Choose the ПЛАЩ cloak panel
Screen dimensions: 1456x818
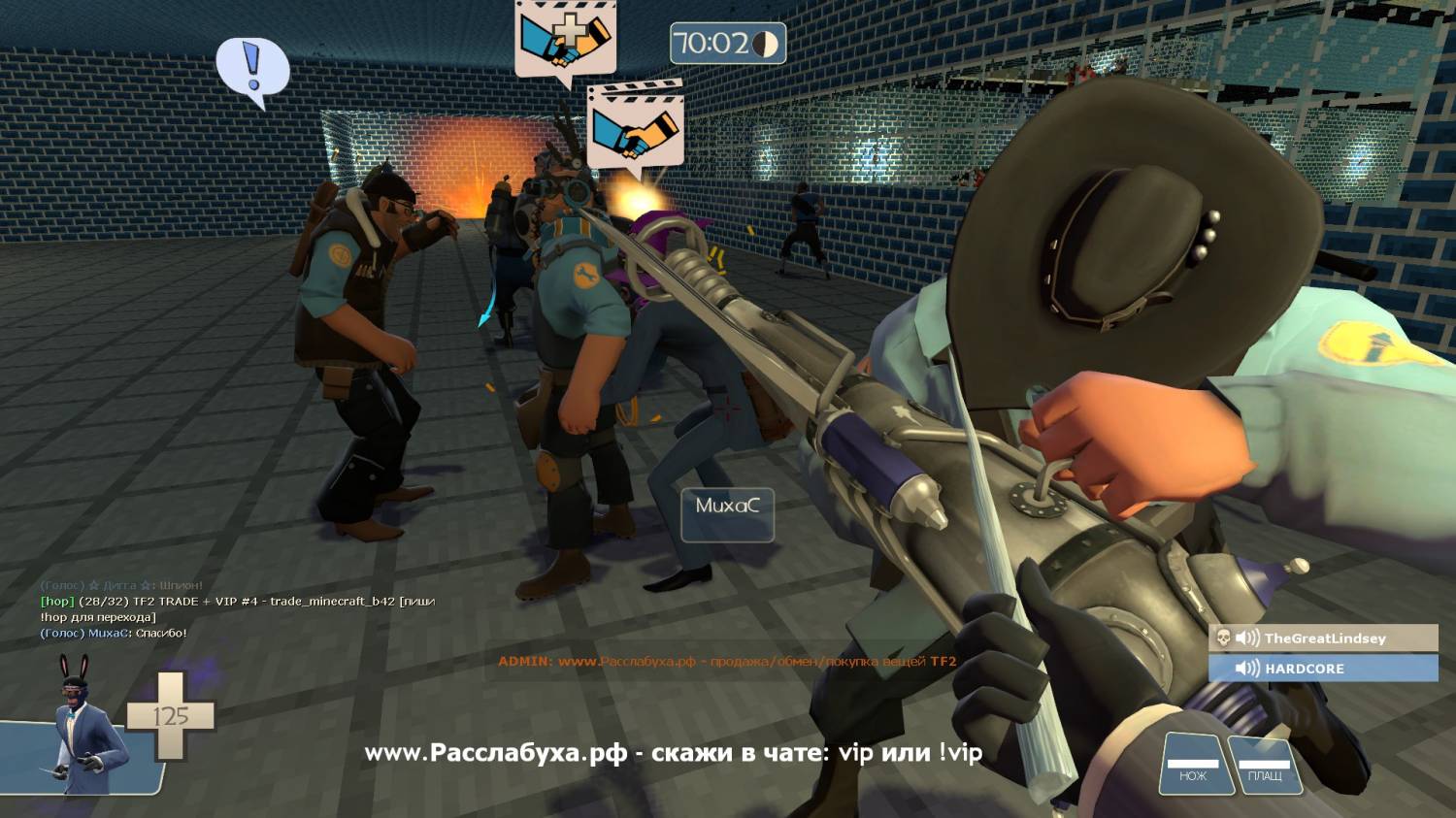(1264, 765)
